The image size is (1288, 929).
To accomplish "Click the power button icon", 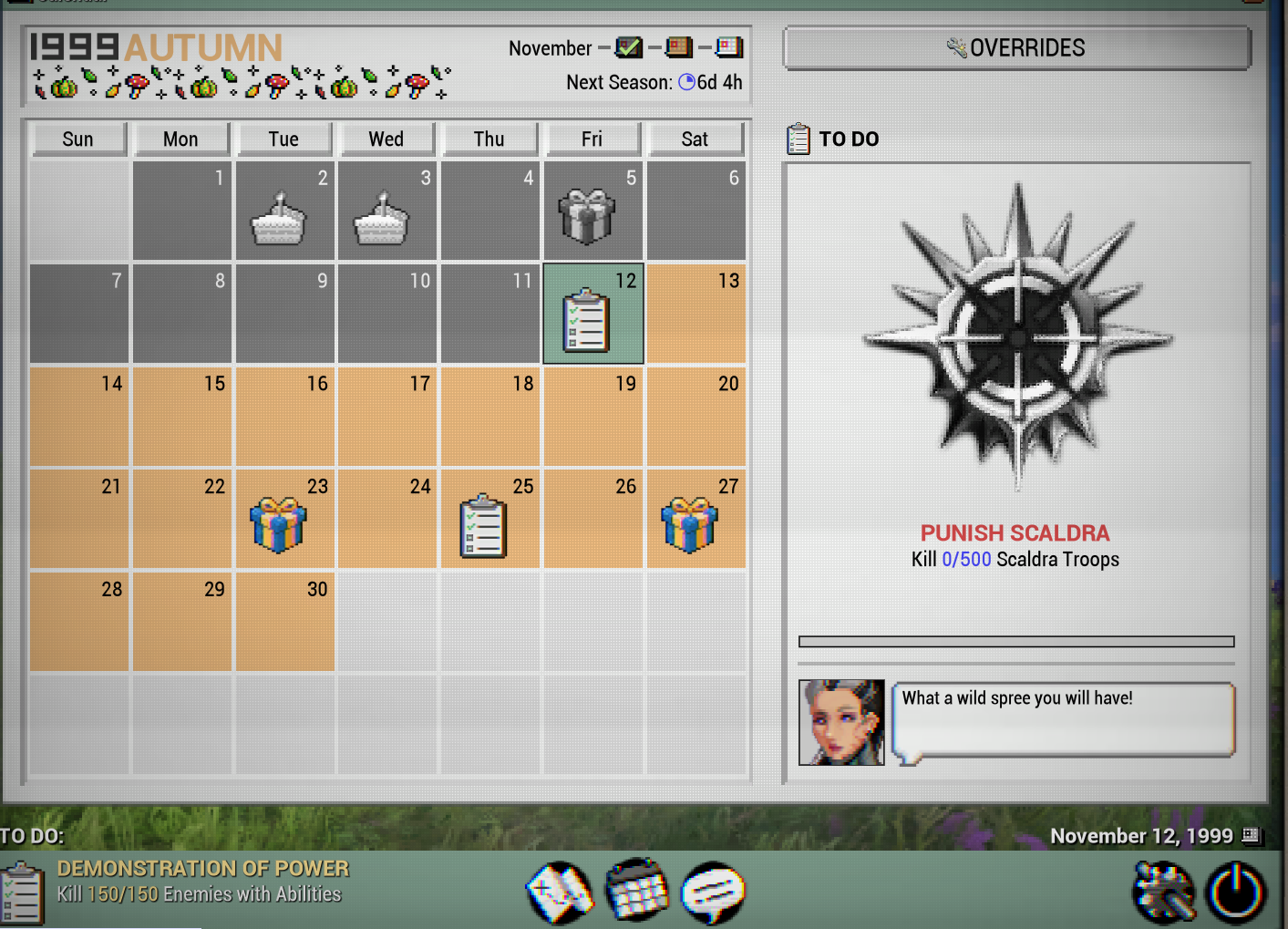I will 1235,893.
